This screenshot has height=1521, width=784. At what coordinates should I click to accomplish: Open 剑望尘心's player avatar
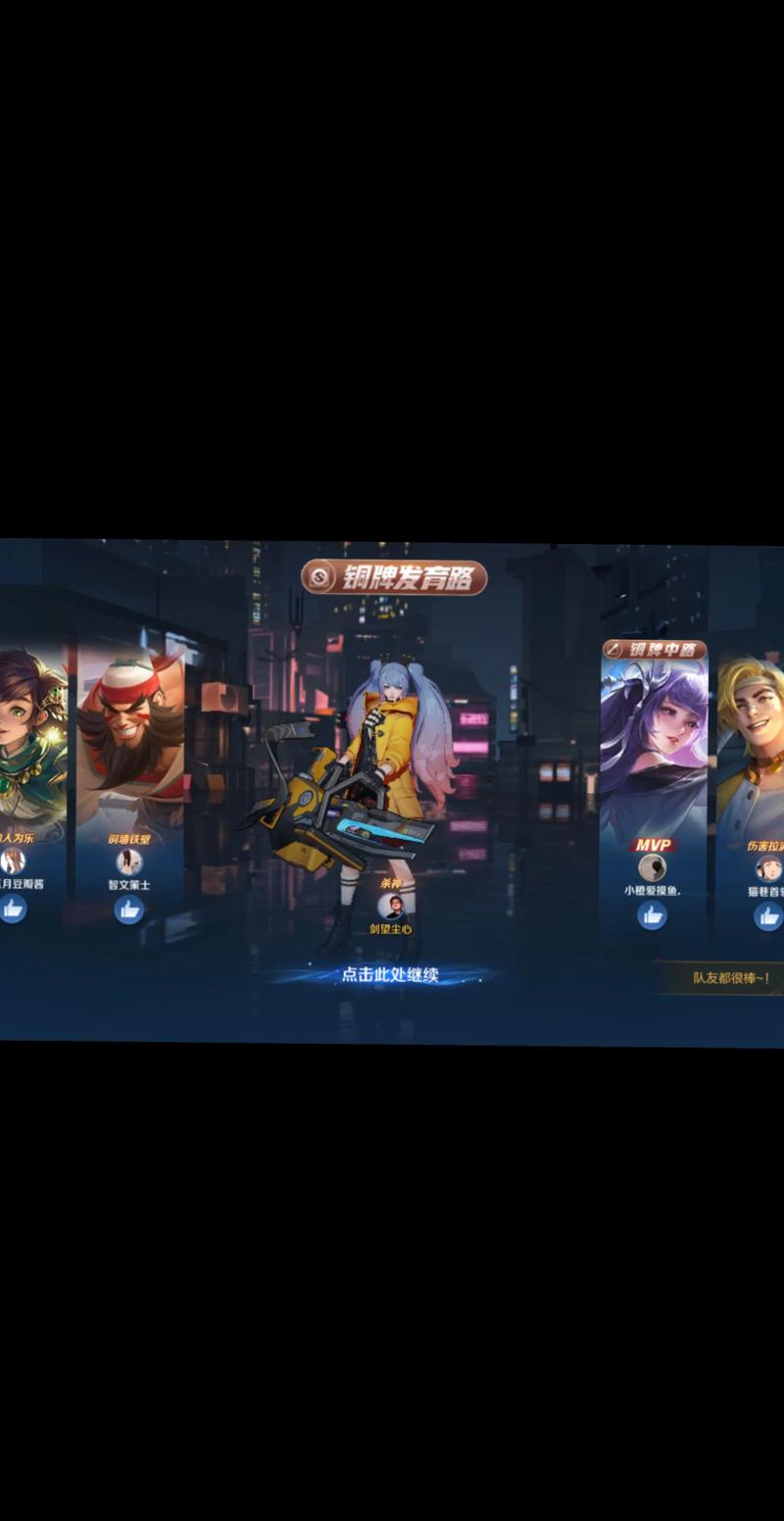pos(390,907)
